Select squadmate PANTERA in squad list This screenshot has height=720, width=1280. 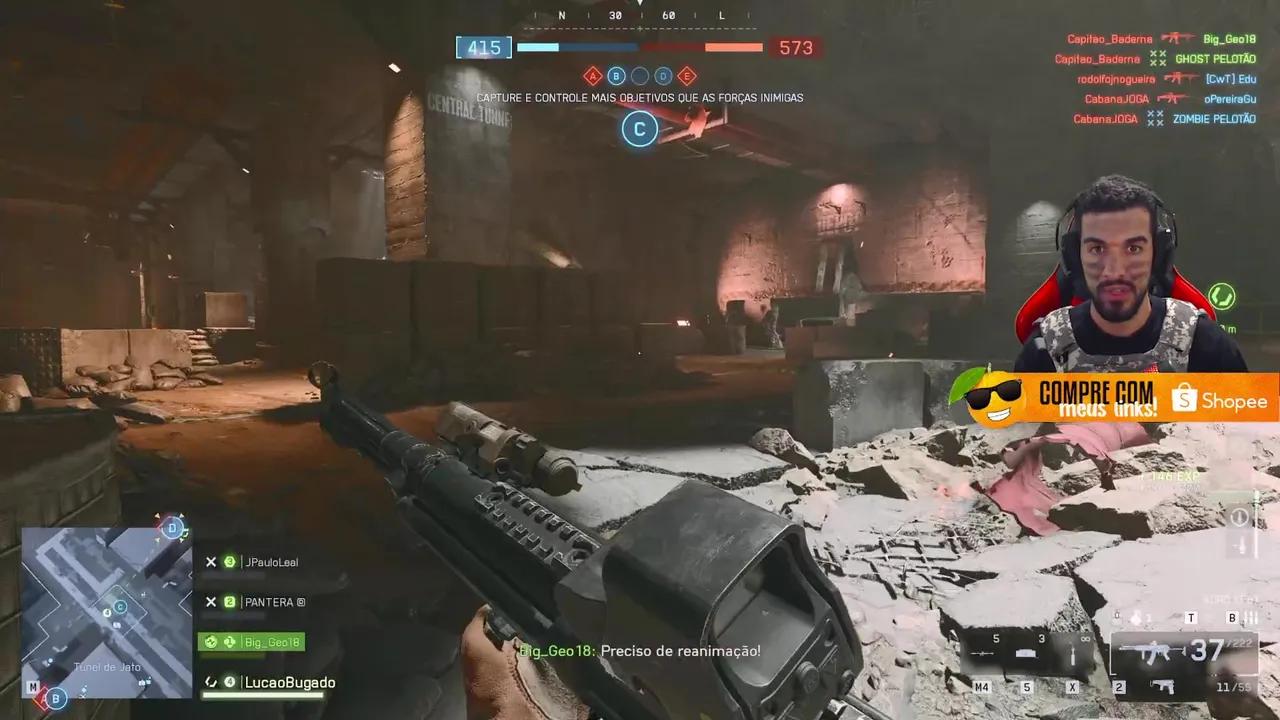tap(262, 602)
